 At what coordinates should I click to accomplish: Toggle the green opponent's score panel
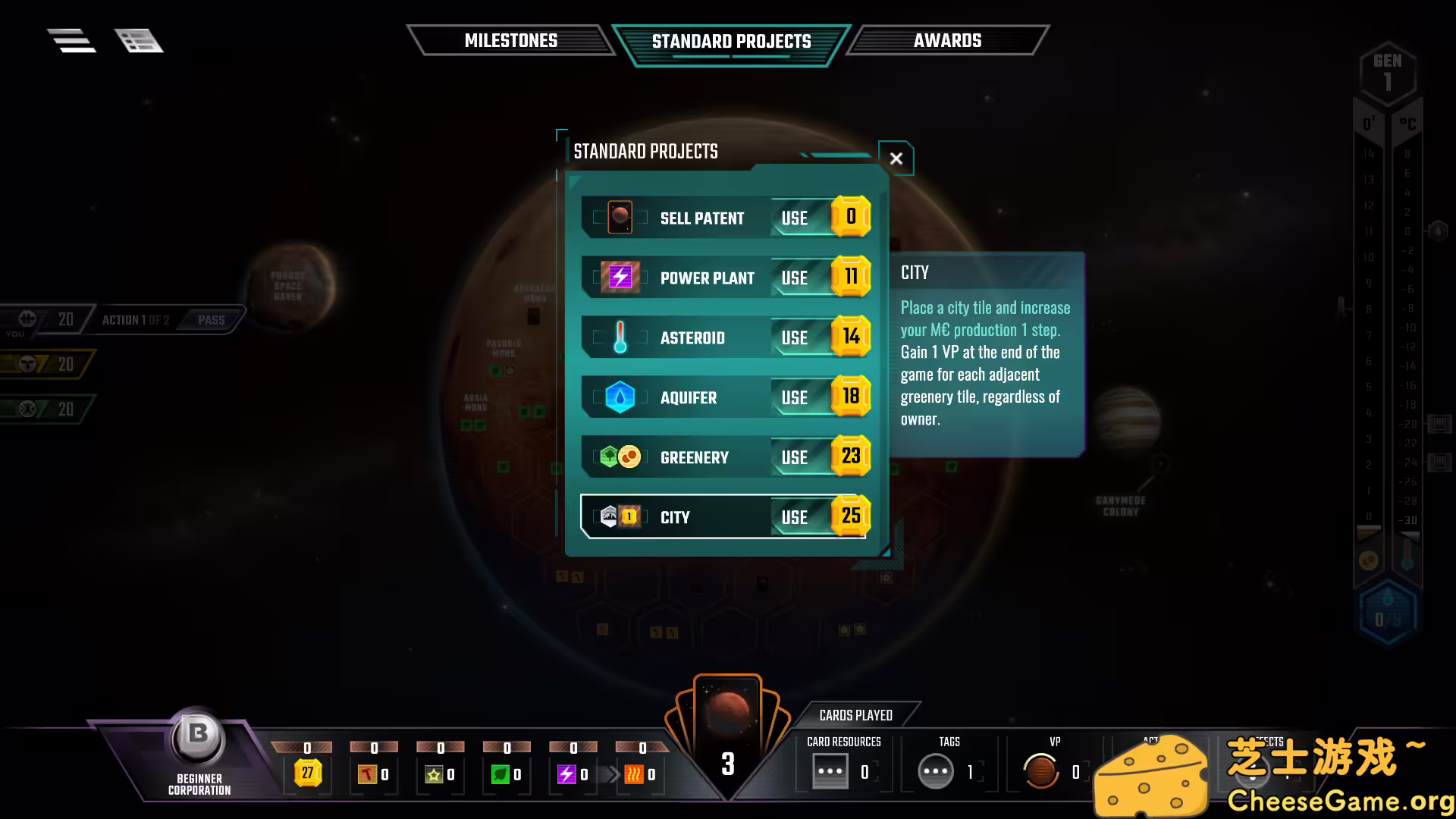45,409
